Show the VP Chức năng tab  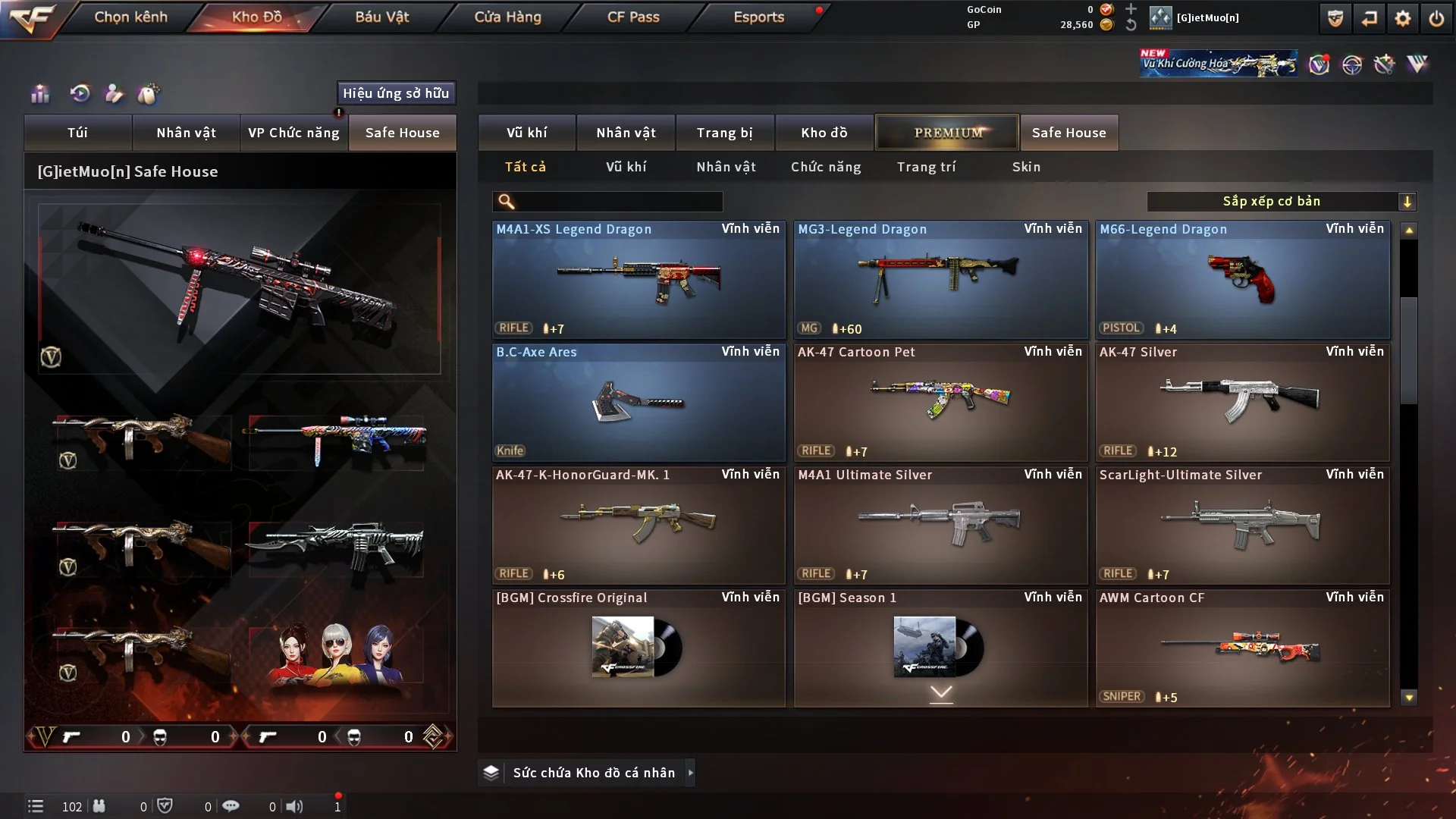point(293,133)
